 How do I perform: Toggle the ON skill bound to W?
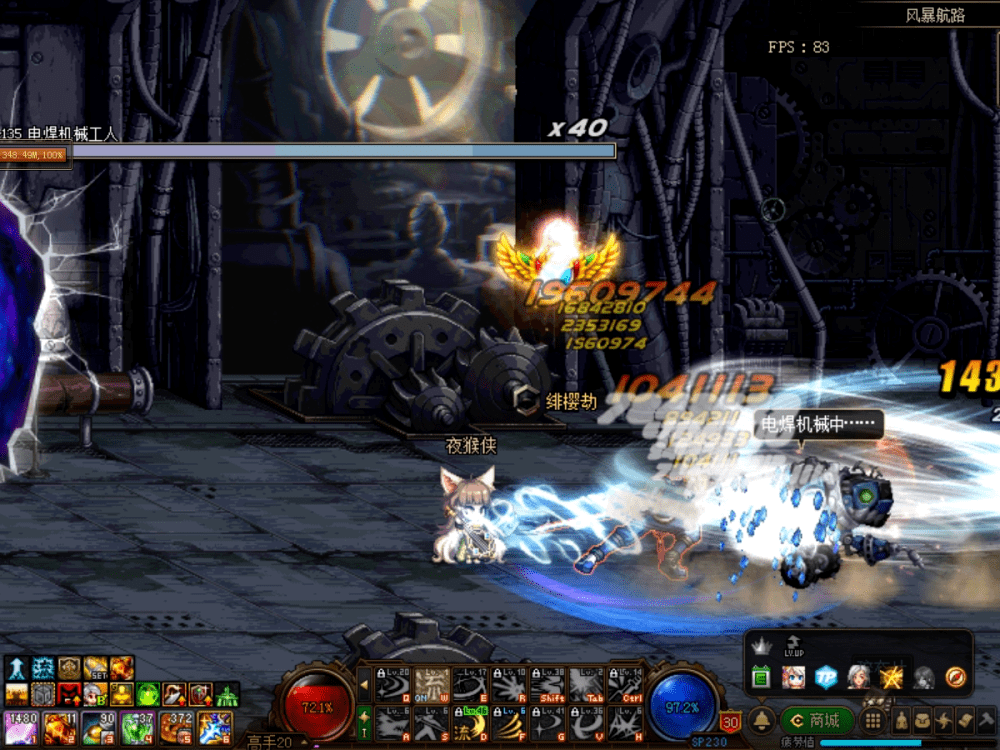tap(429, 684)
